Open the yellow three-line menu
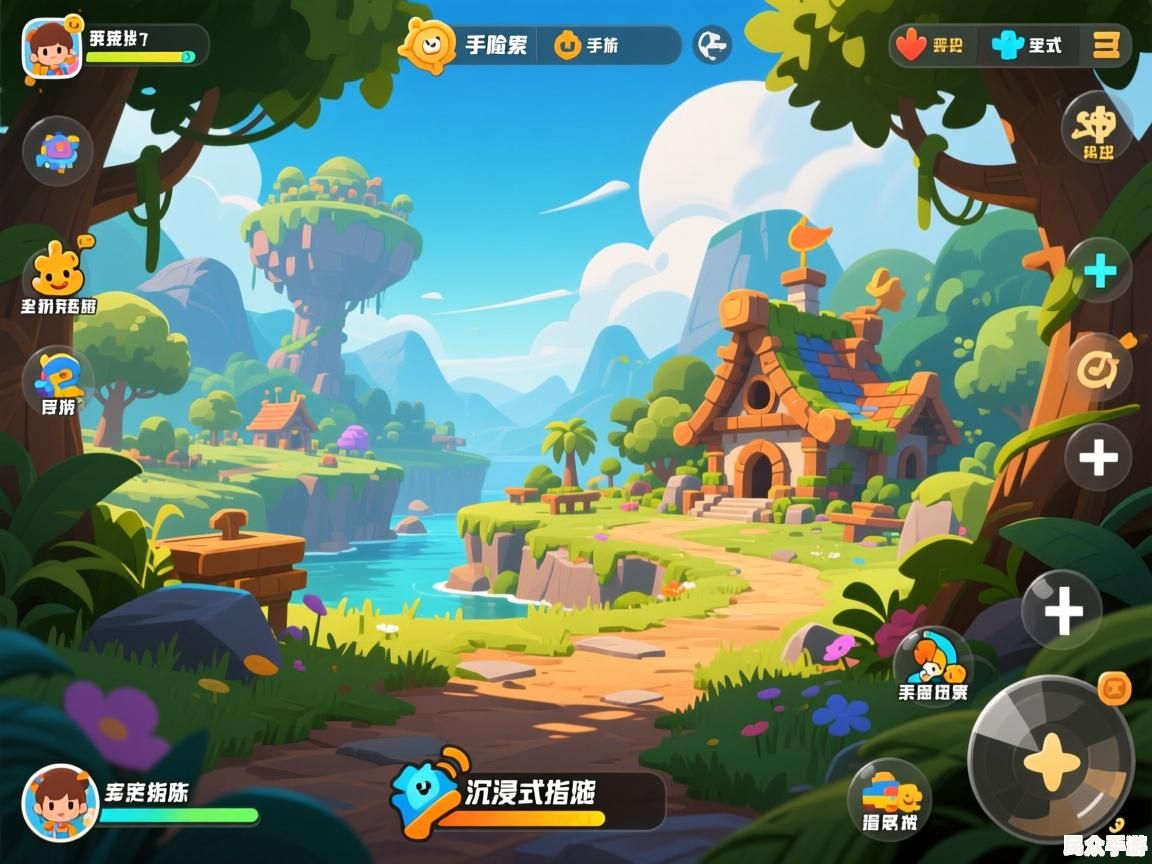Image resolution: width=1152 pixels, height=864 pixels. click(1106, 45)
